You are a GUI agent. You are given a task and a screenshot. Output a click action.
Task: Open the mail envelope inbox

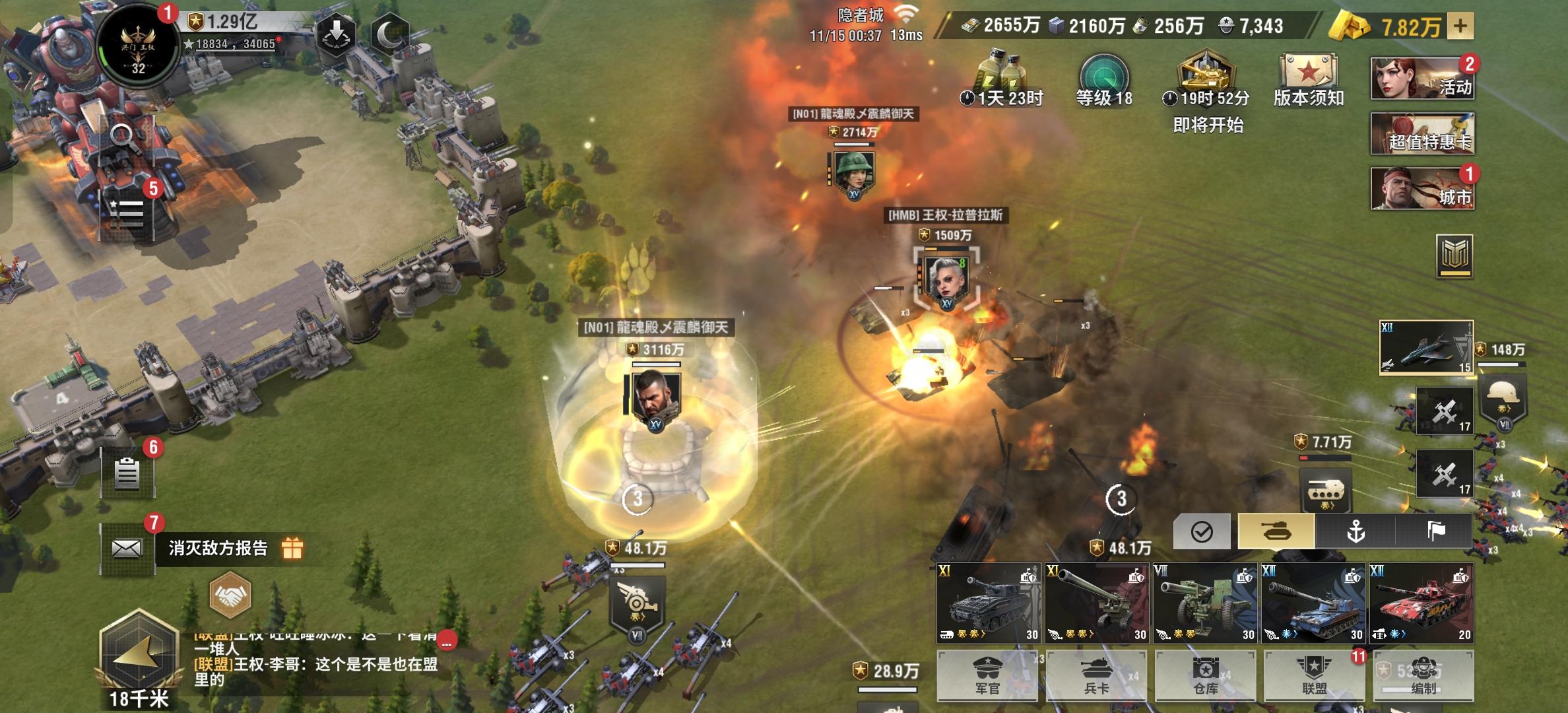[x=127, y=548]
